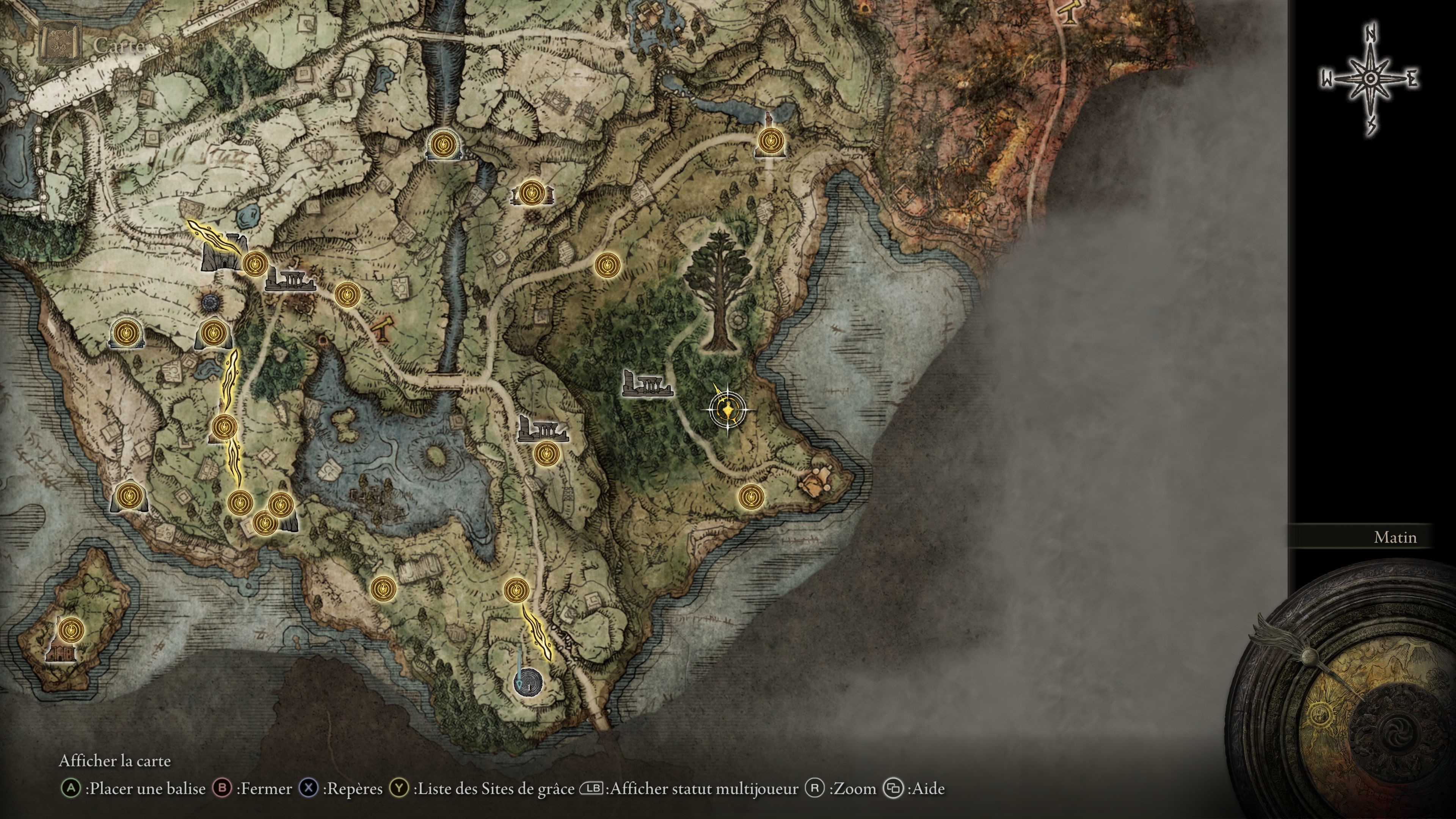1456x819 pixels.
Task: Click the Carte map scroll icon
Action: 60,44
